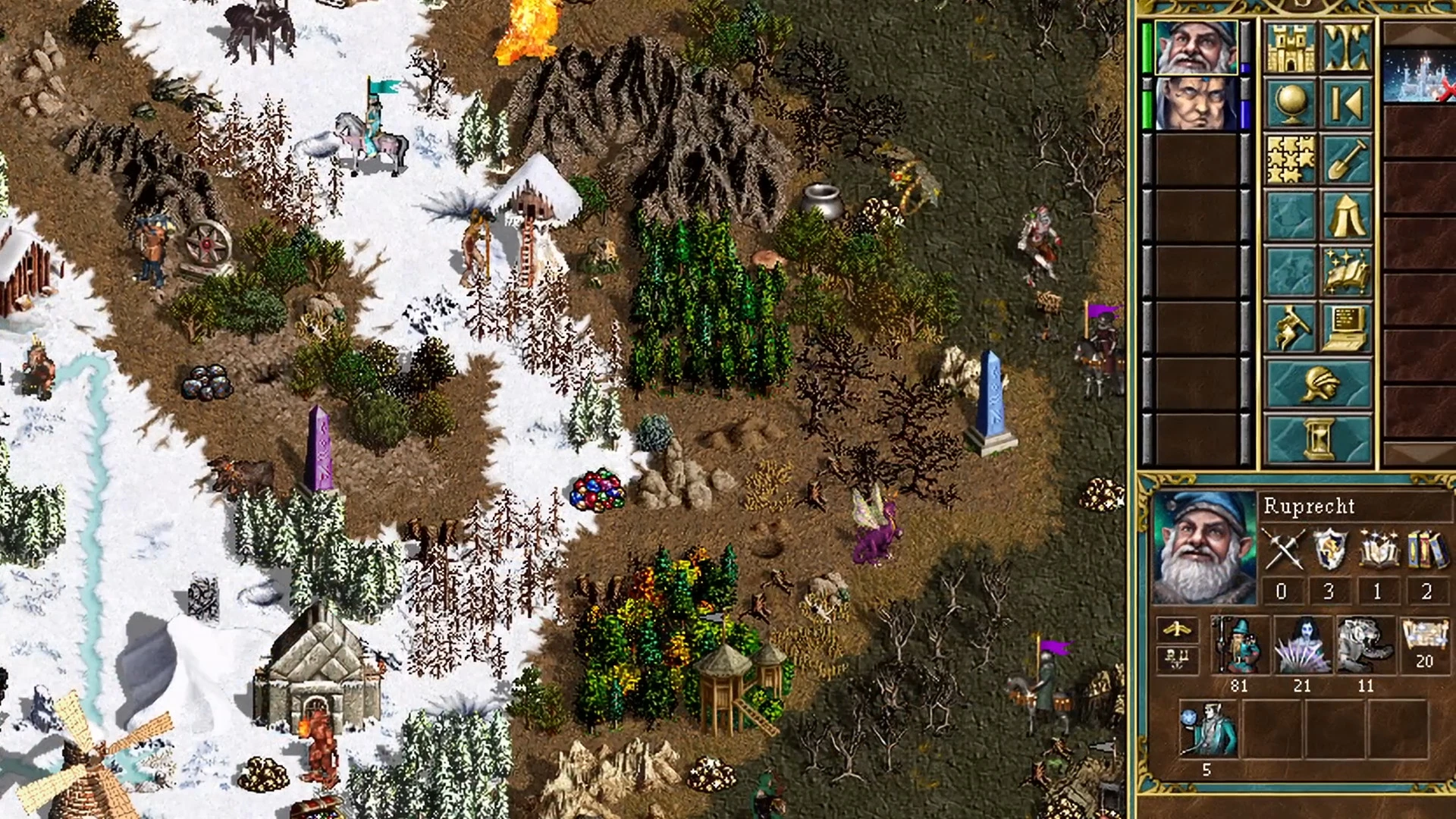Screen dimensions: 1456x819
Task: Select the ghost creature stack of 21
Action: (1301, 645)
